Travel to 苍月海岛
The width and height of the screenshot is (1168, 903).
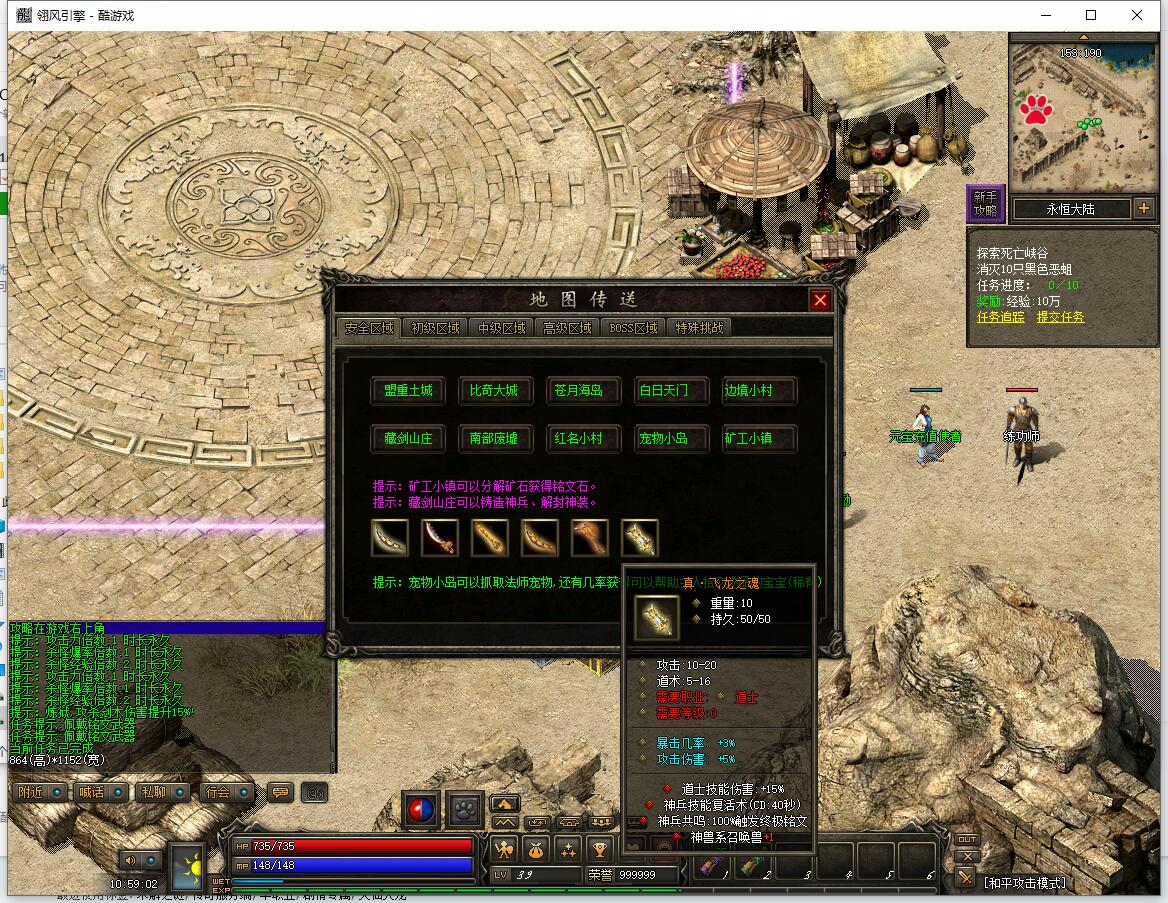click(x=579, y=391)
